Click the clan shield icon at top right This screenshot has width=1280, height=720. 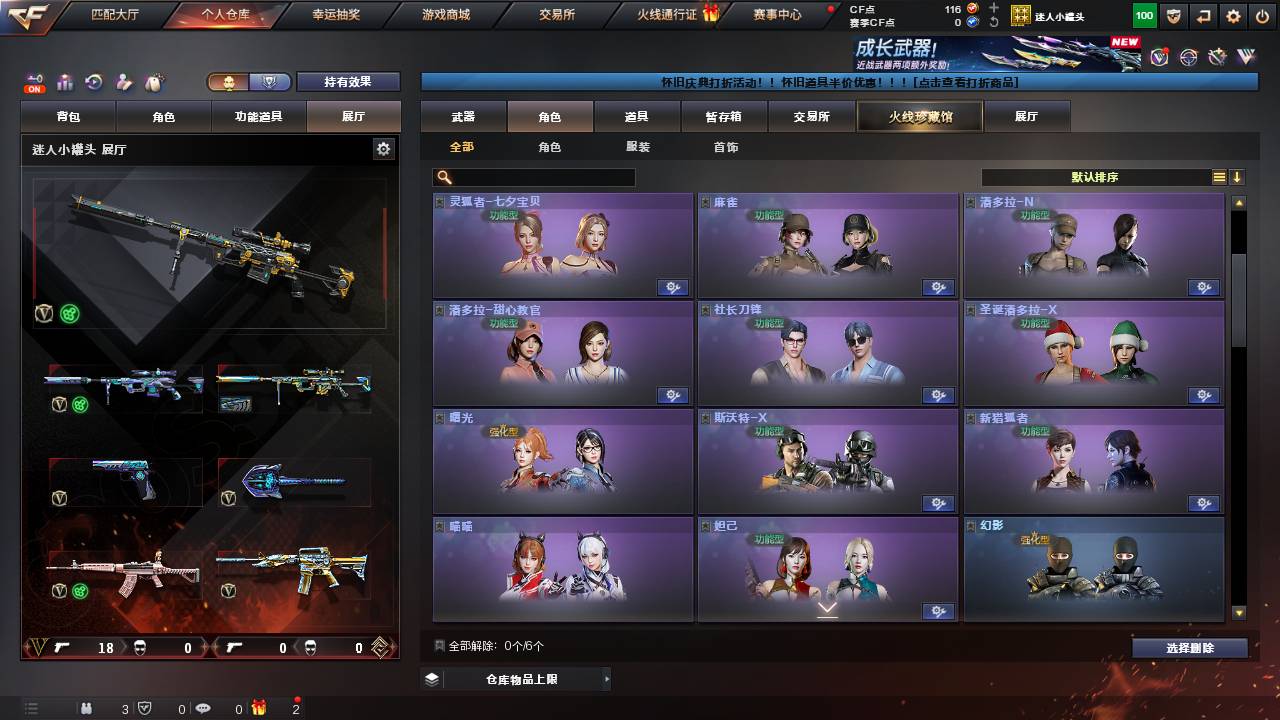tap(1174, 15)
